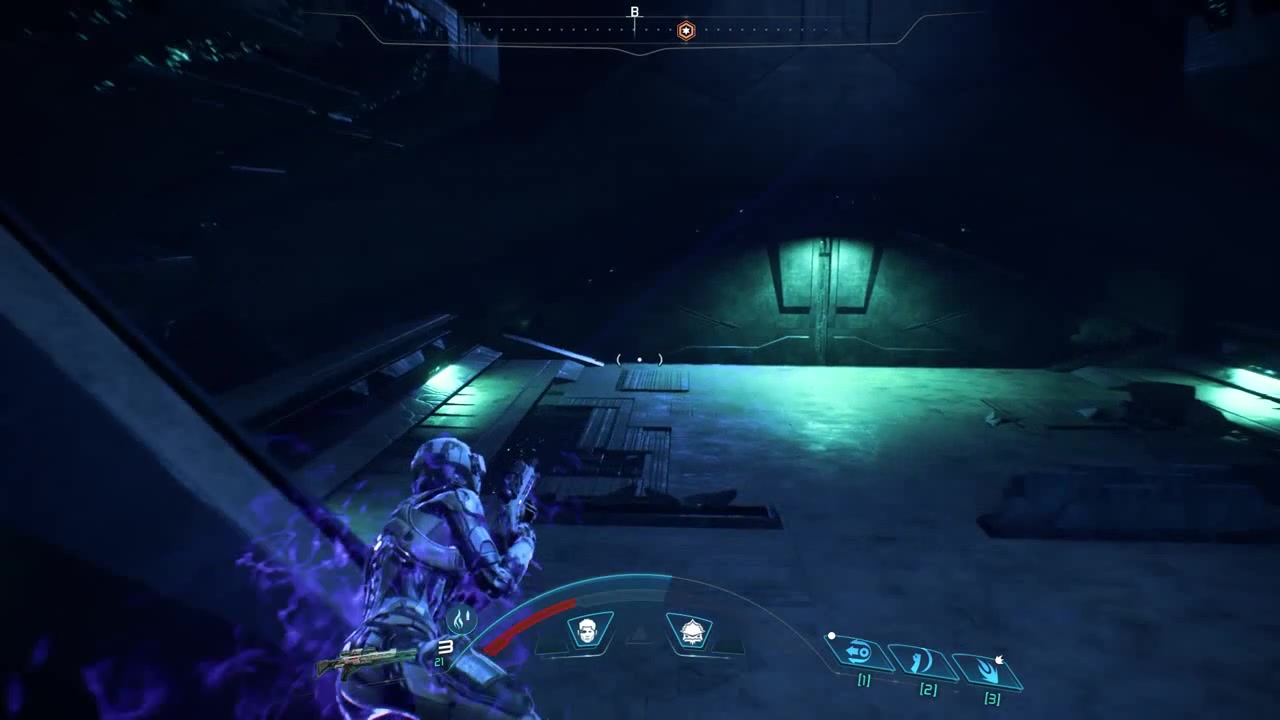
Task: Select the krogan squadmate portrait
Action: click(x=690, y=631)
